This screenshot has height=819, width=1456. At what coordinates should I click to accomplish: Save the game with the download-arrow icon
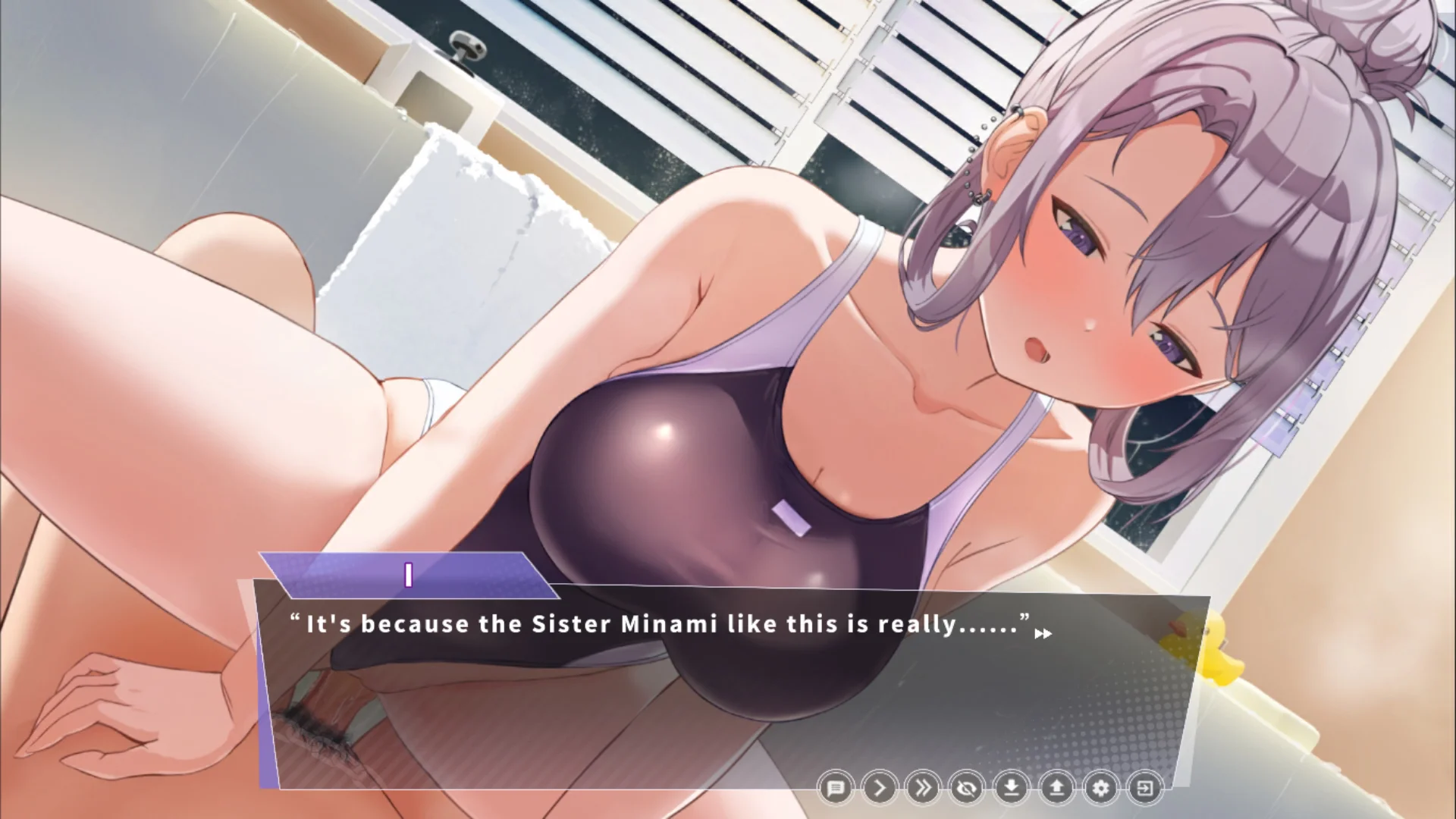pos(1012,789)
